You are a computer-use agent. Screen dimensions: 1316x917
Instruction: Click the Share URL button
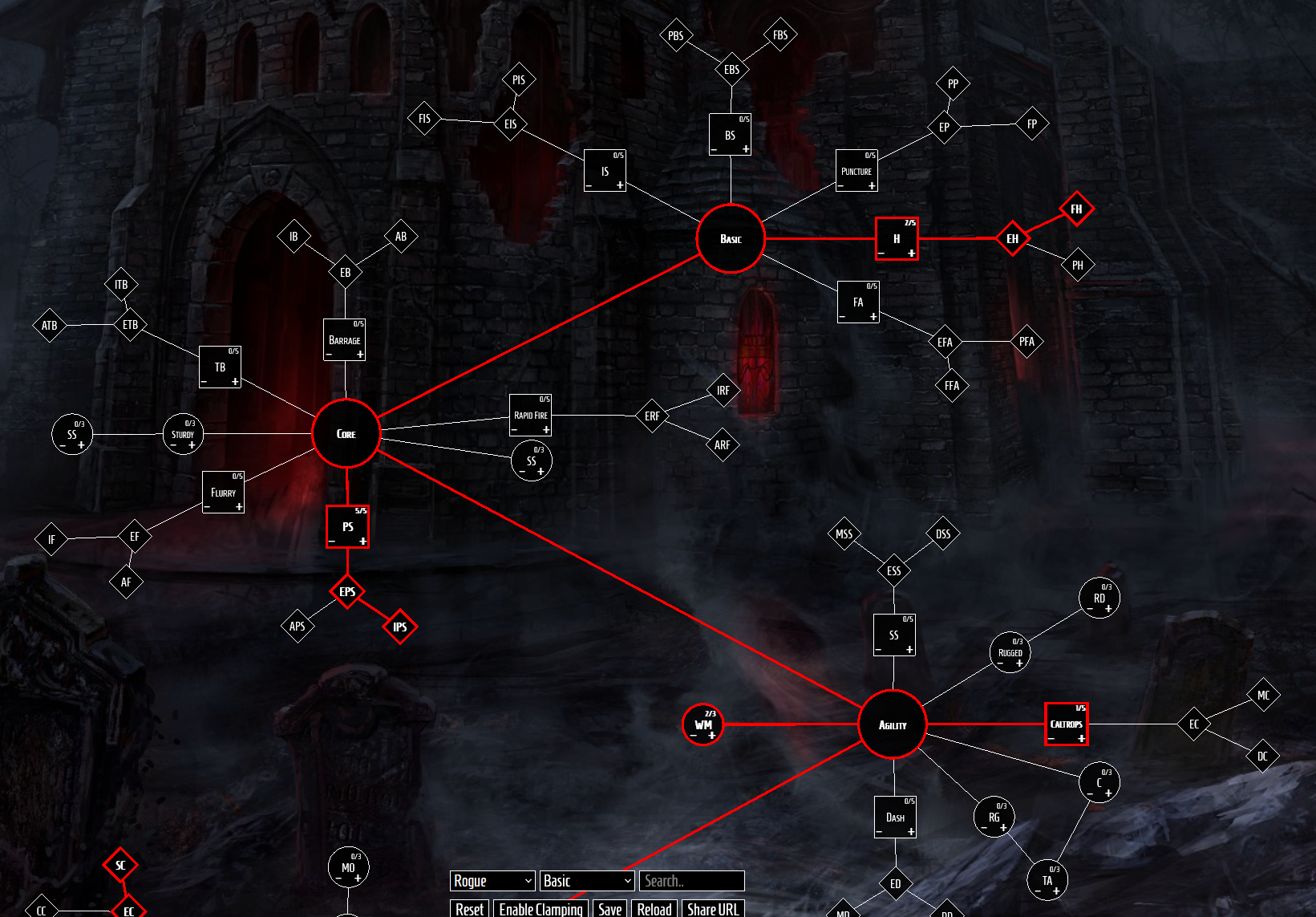713,909
